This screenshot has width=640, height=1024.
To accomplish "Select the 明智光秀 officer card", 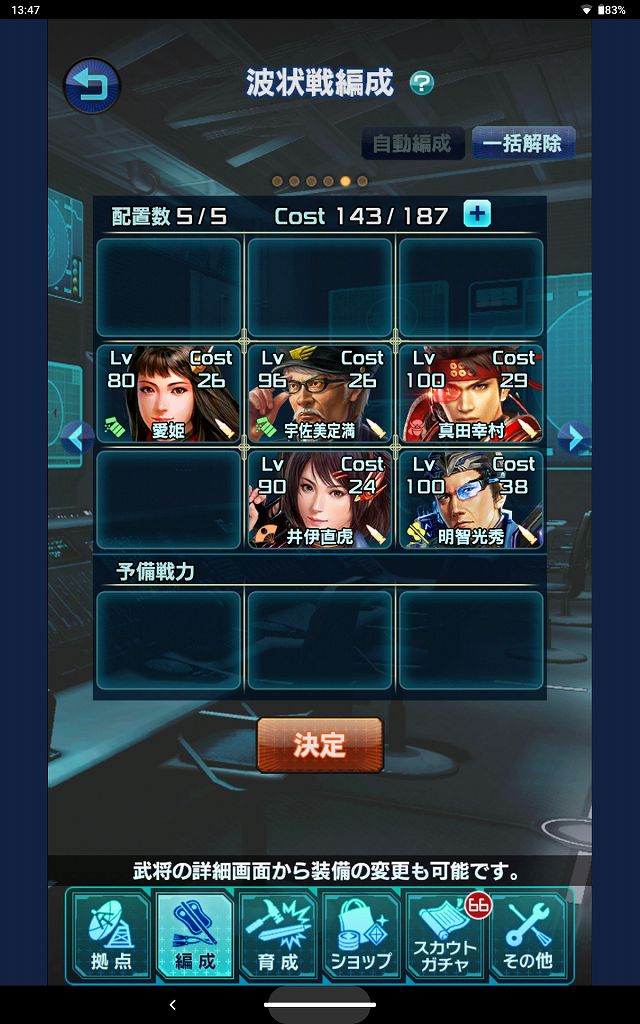I will point(471,500).
